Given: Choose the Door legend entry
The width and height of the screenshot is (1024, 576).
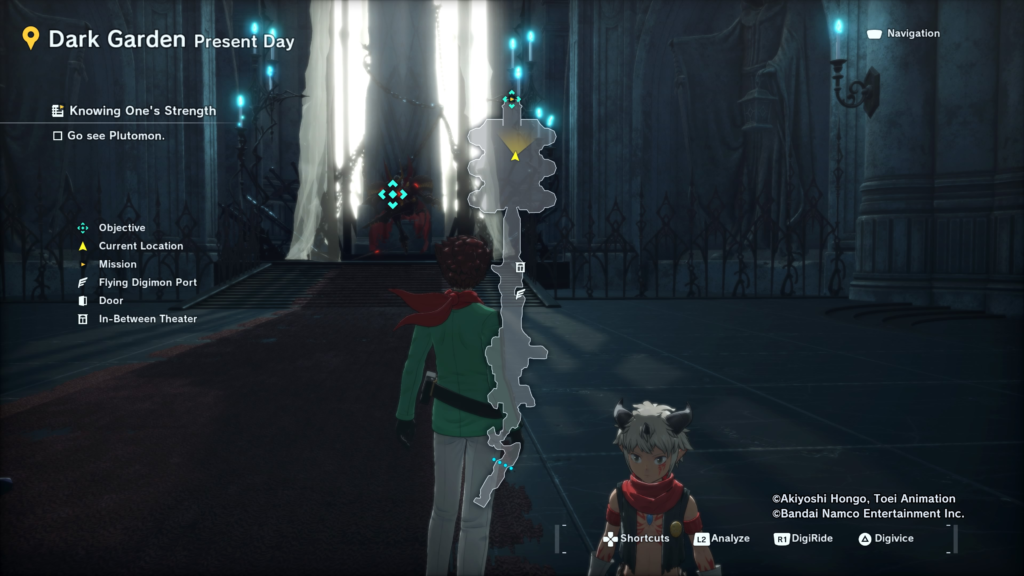Looking at the screenshot, I should 110,300.
